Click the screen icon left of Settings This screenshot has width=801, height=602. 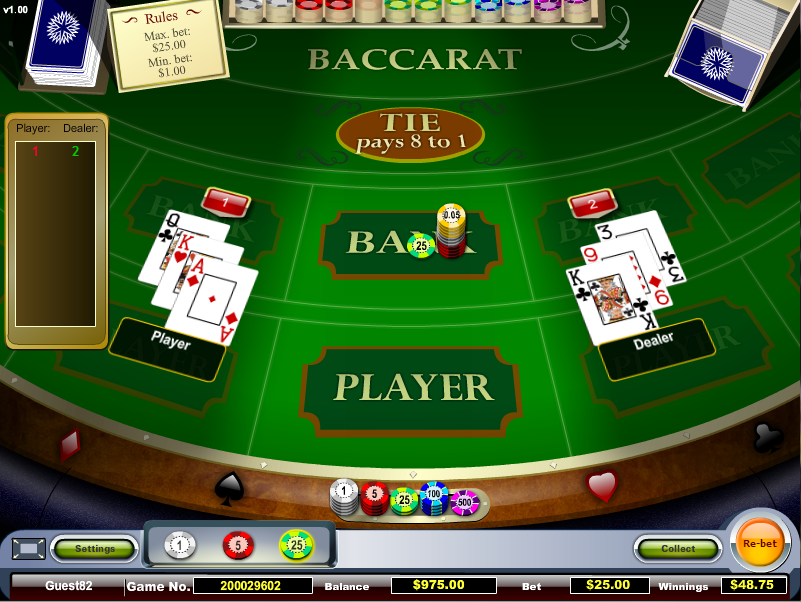tap(28, 548)
